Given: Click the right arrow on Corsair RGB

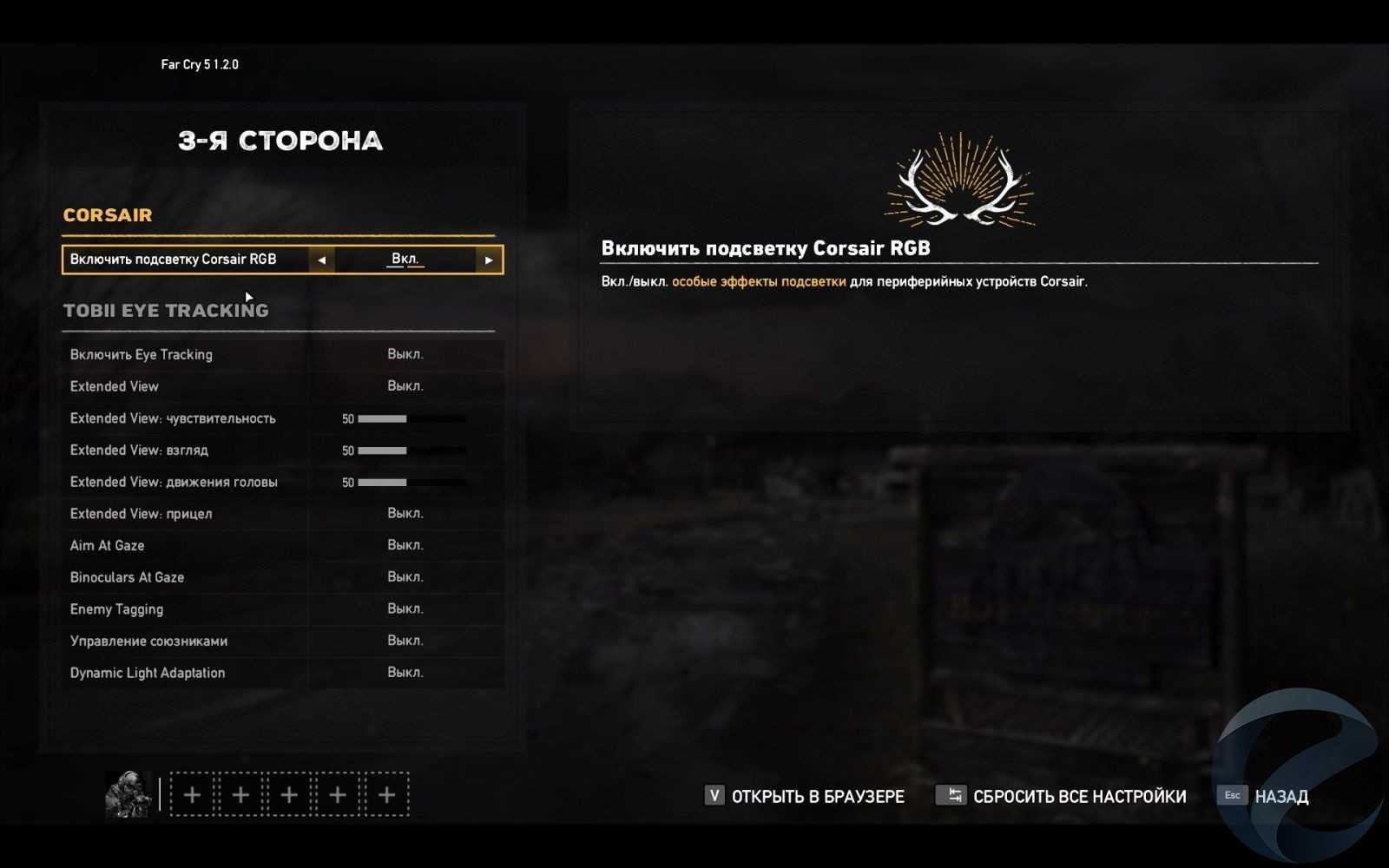Looking at the screenshot, I should [489, 260].
